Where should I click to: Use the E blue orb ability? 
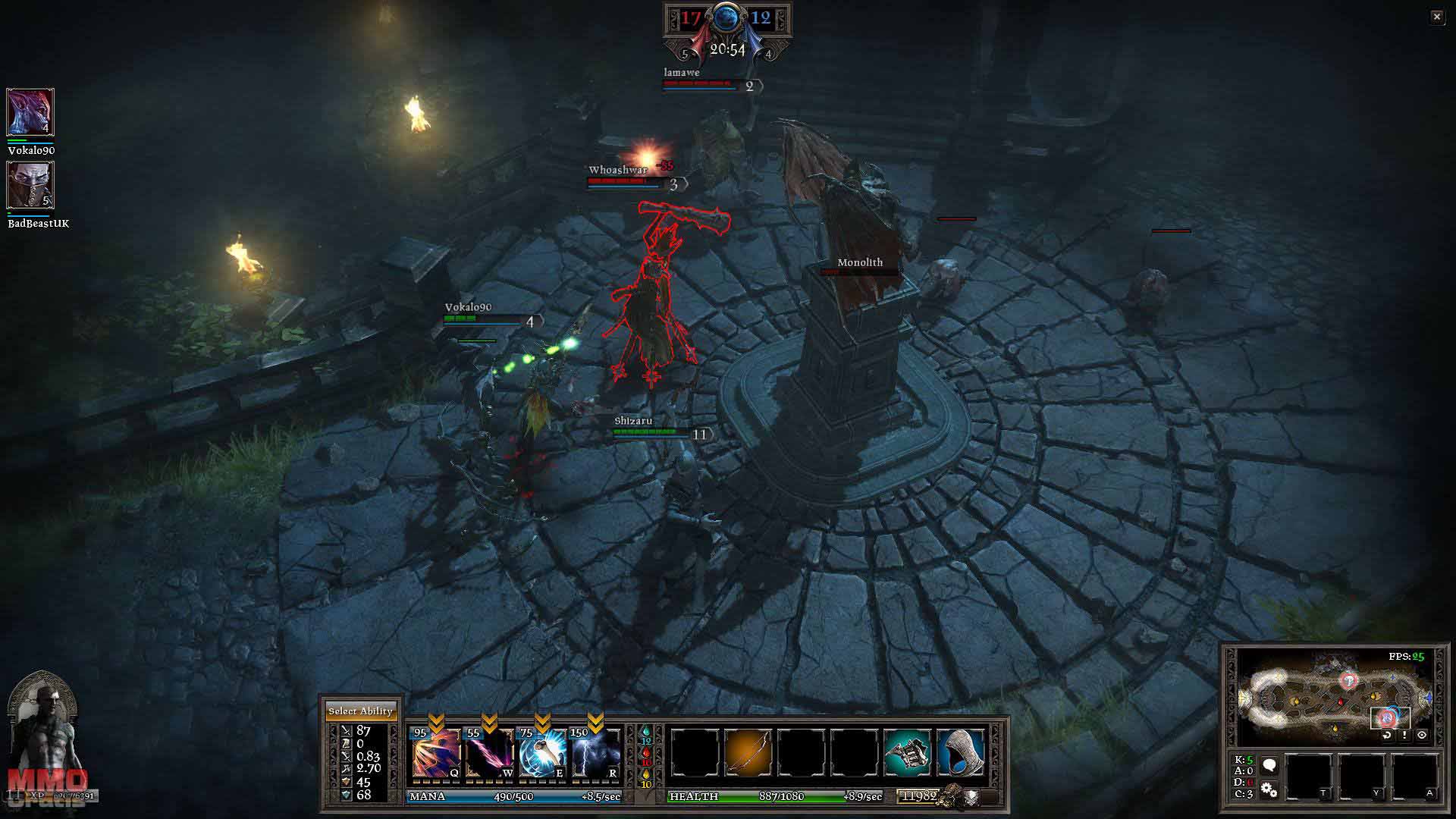(x=542, y=753)
